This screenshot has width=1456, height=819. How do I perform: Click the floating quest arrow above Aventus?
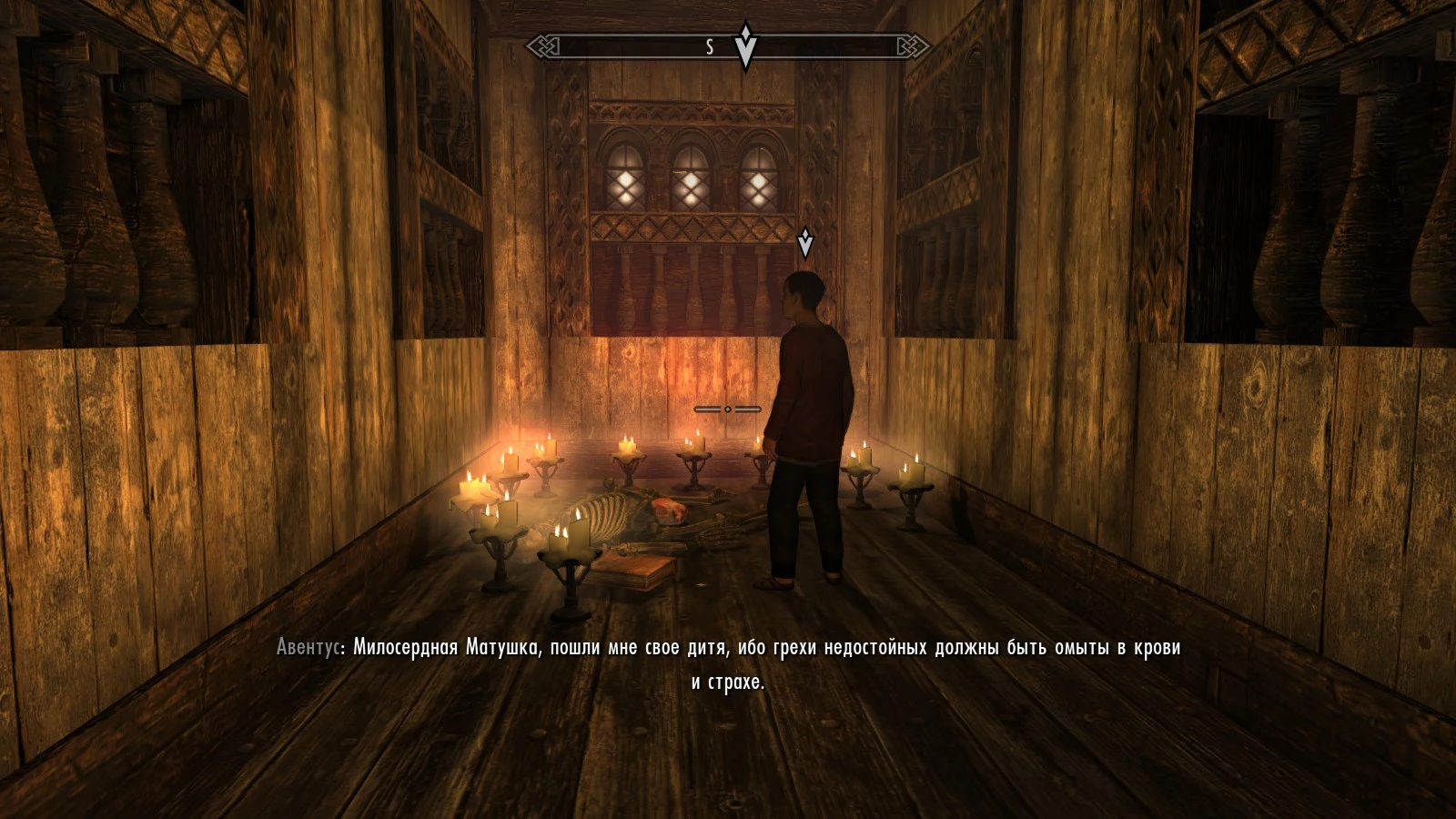point(805,244)
